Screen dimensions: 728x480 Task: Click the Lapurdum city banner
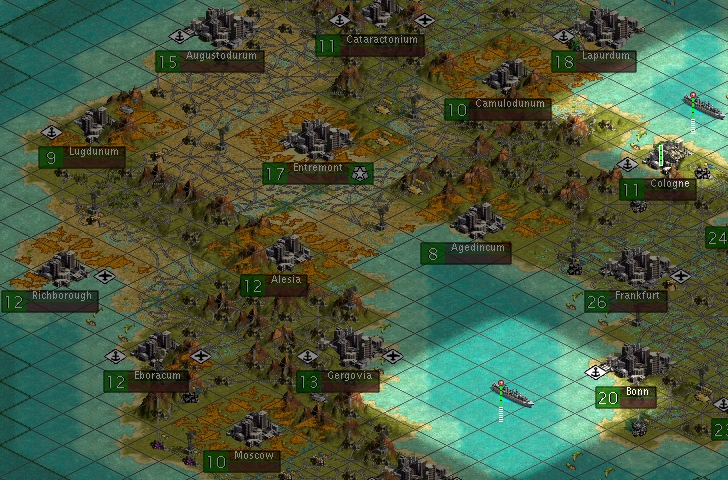pyautogui.click(x=606, y=59)
